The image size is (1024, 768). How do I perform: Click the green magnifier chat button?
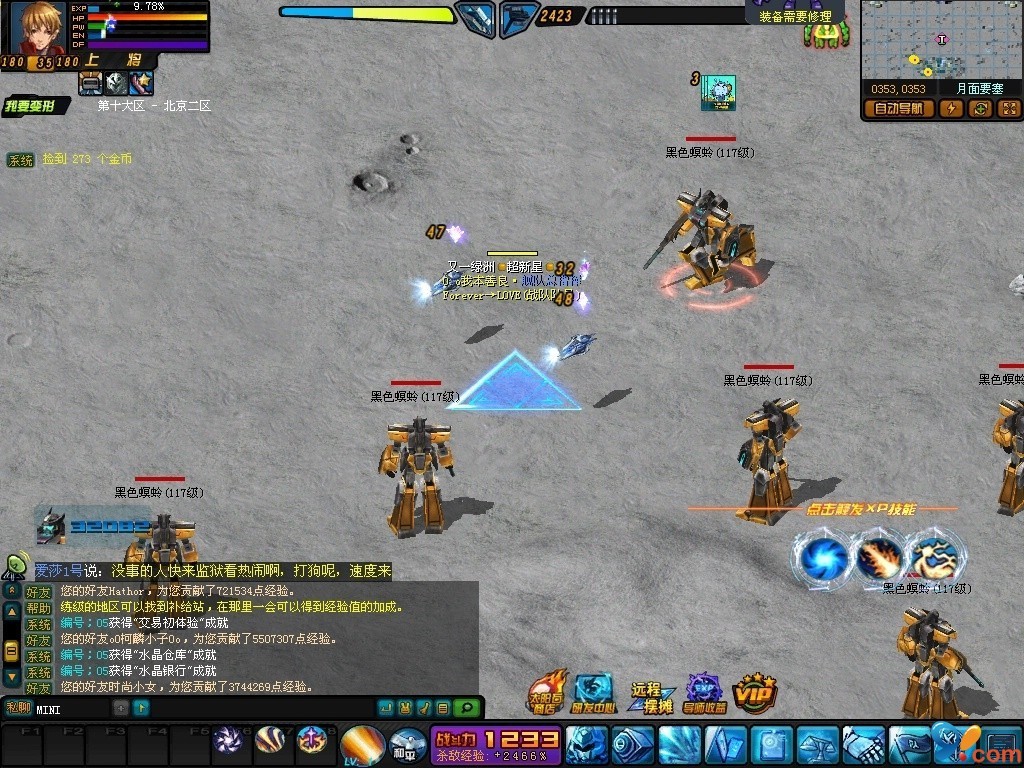pos(466,708)
